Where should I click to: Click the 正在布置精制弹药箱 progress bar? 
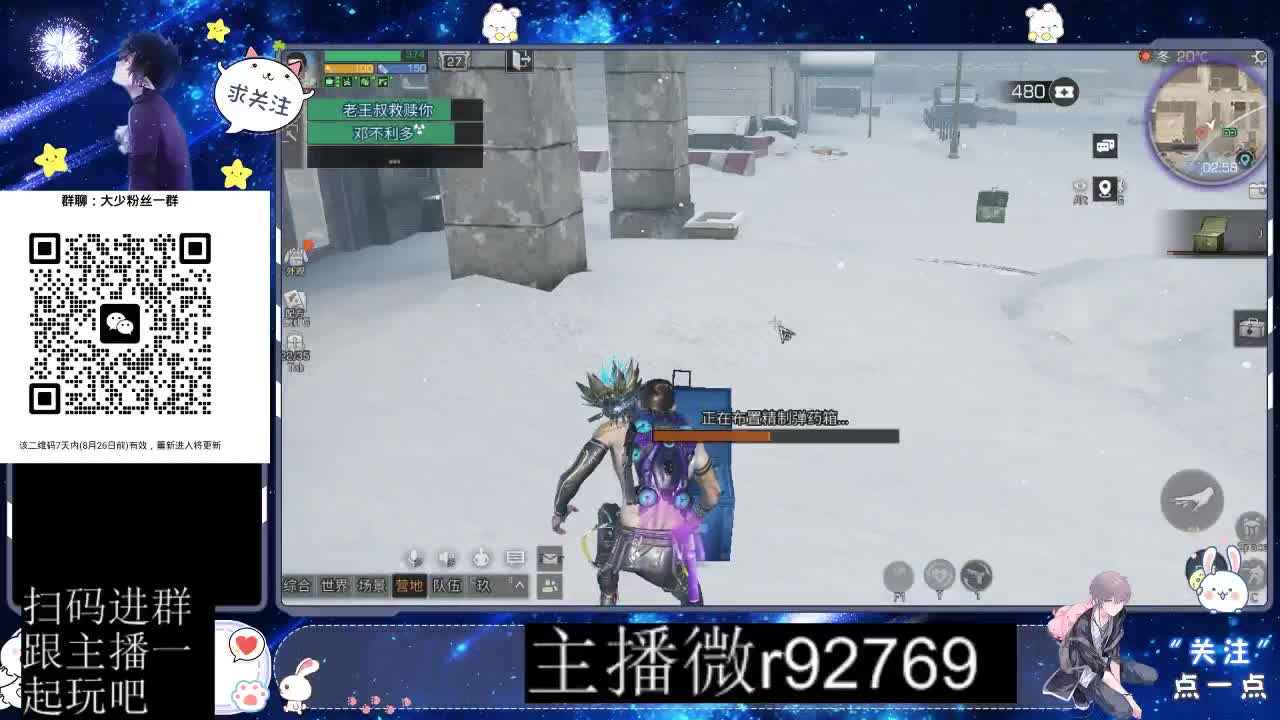click(775, 436)
